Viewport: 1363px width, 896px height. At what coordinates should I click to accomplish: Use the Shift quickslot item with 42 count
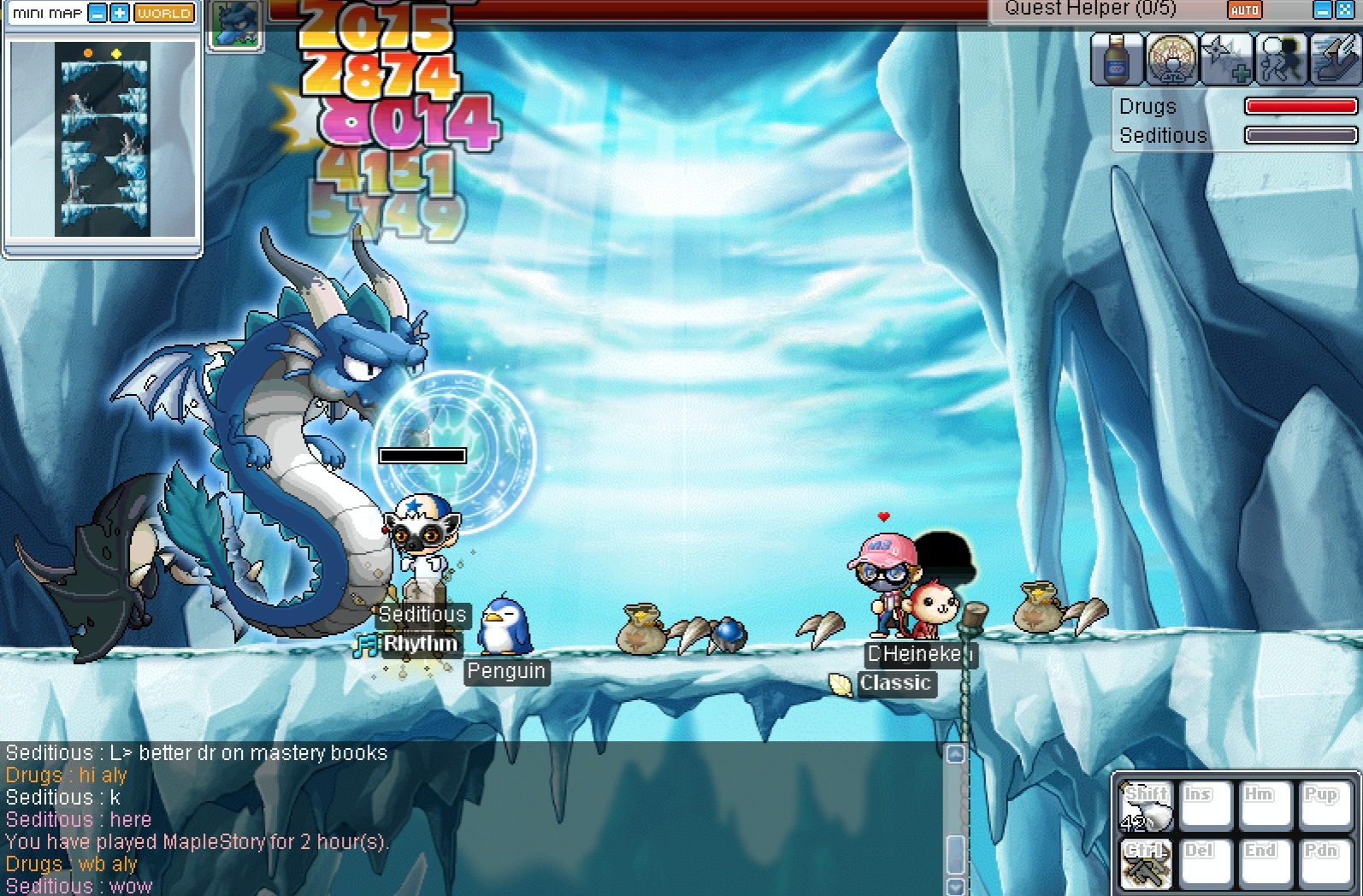click(1147, 806)
